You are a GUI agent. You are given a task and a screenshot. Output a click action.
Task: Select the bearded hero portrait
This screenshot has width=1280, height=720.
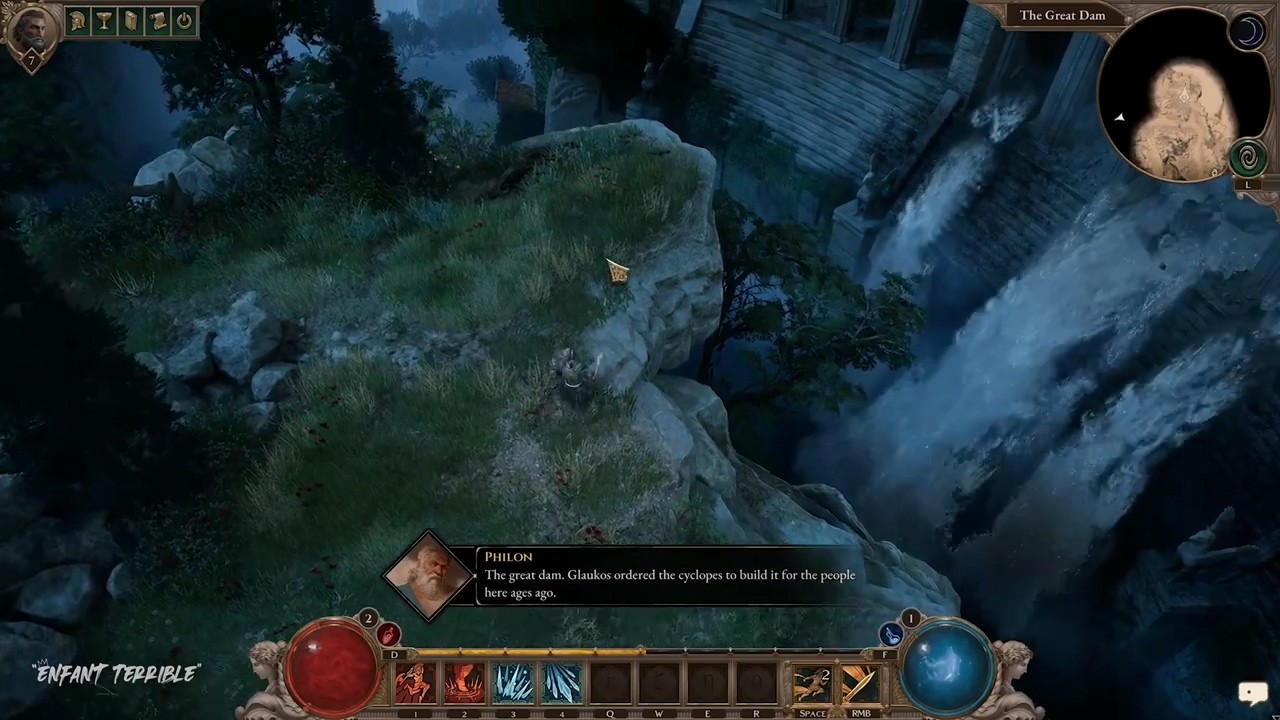(x=30, y=30)
